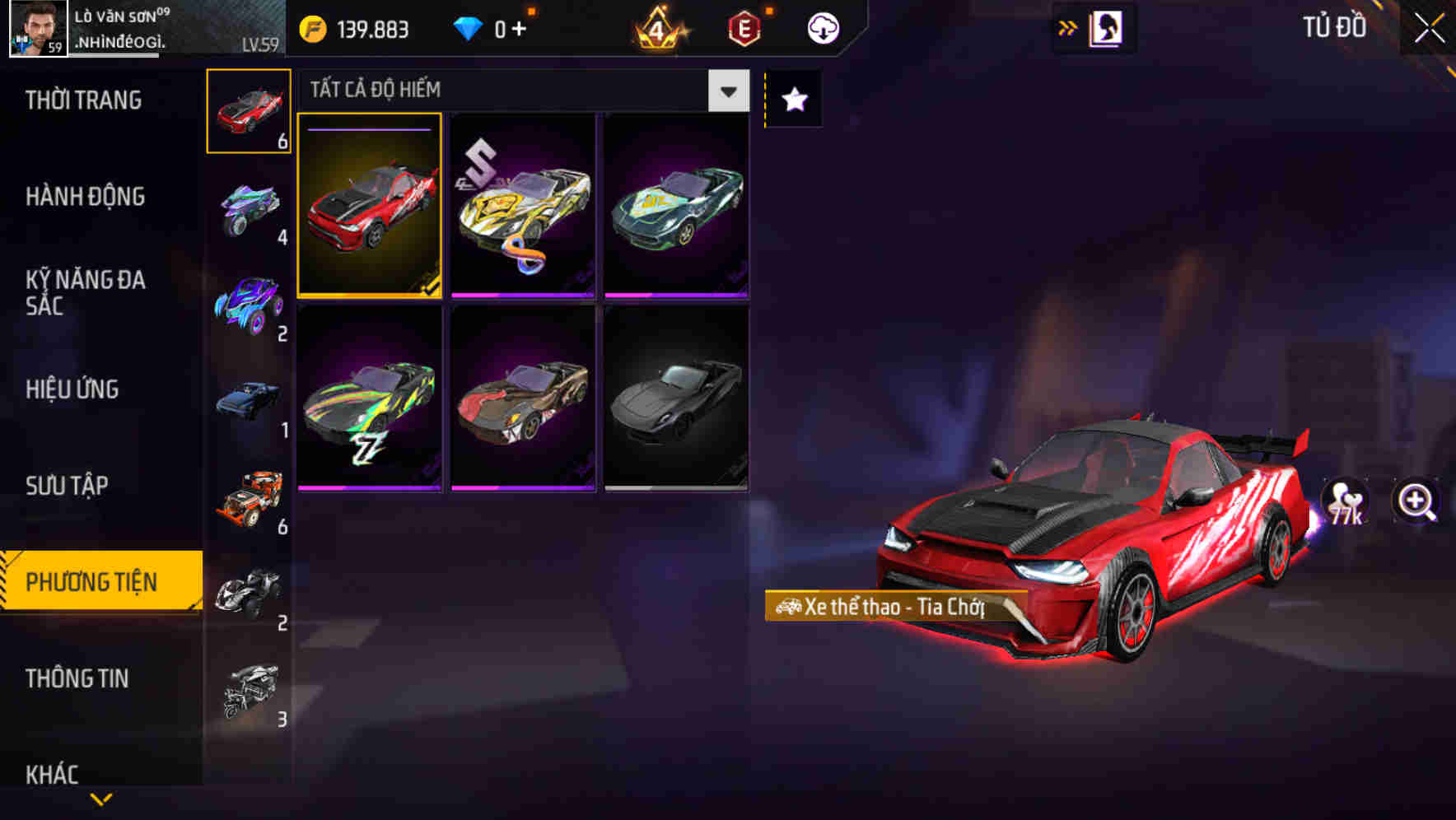Collapse the top bar with the double-arrow icon
The height and width of the screenshot is (820, 1456).
1067,27
